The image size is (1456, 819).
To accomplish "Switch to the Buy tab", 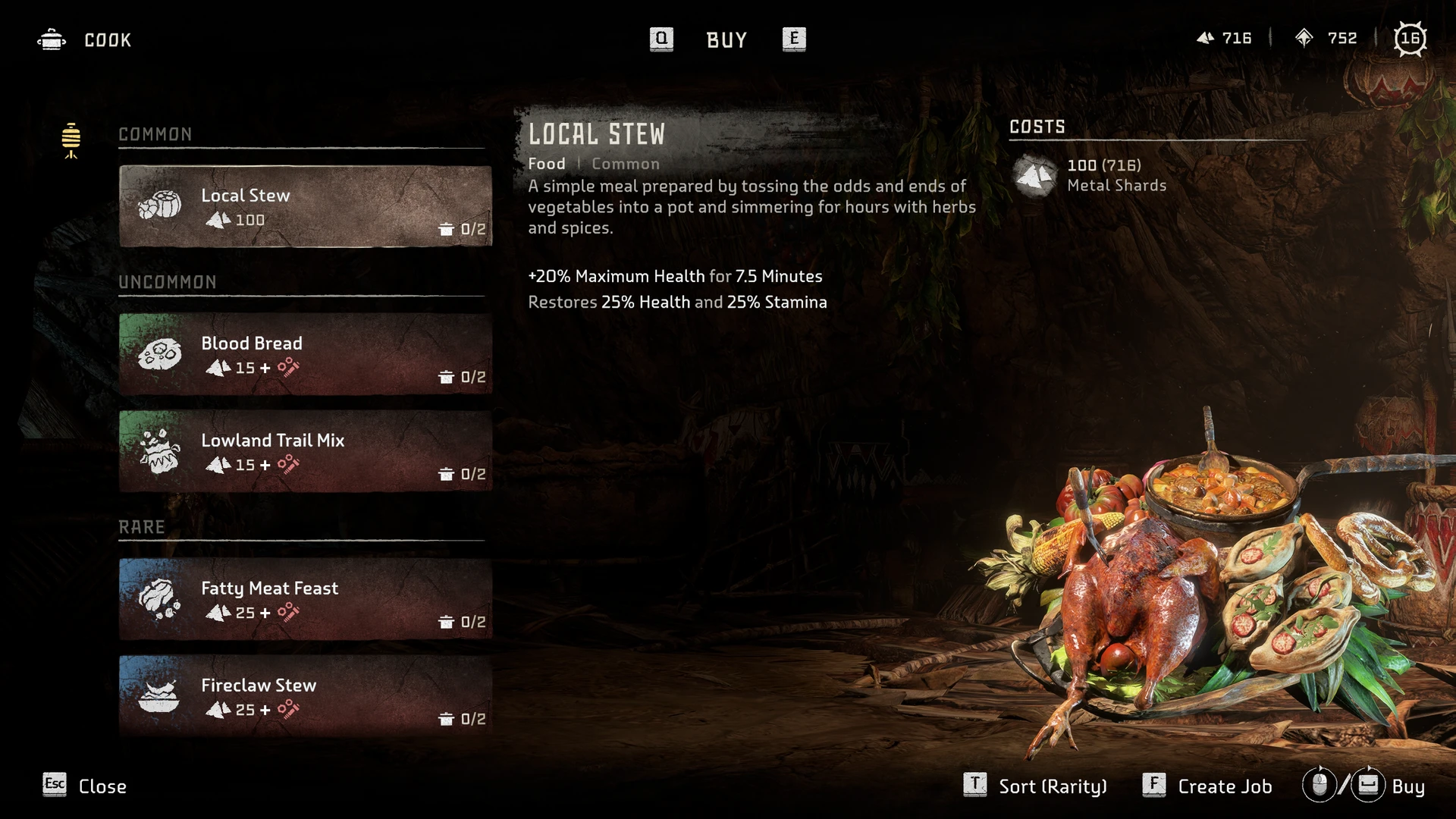I will 726,39.
